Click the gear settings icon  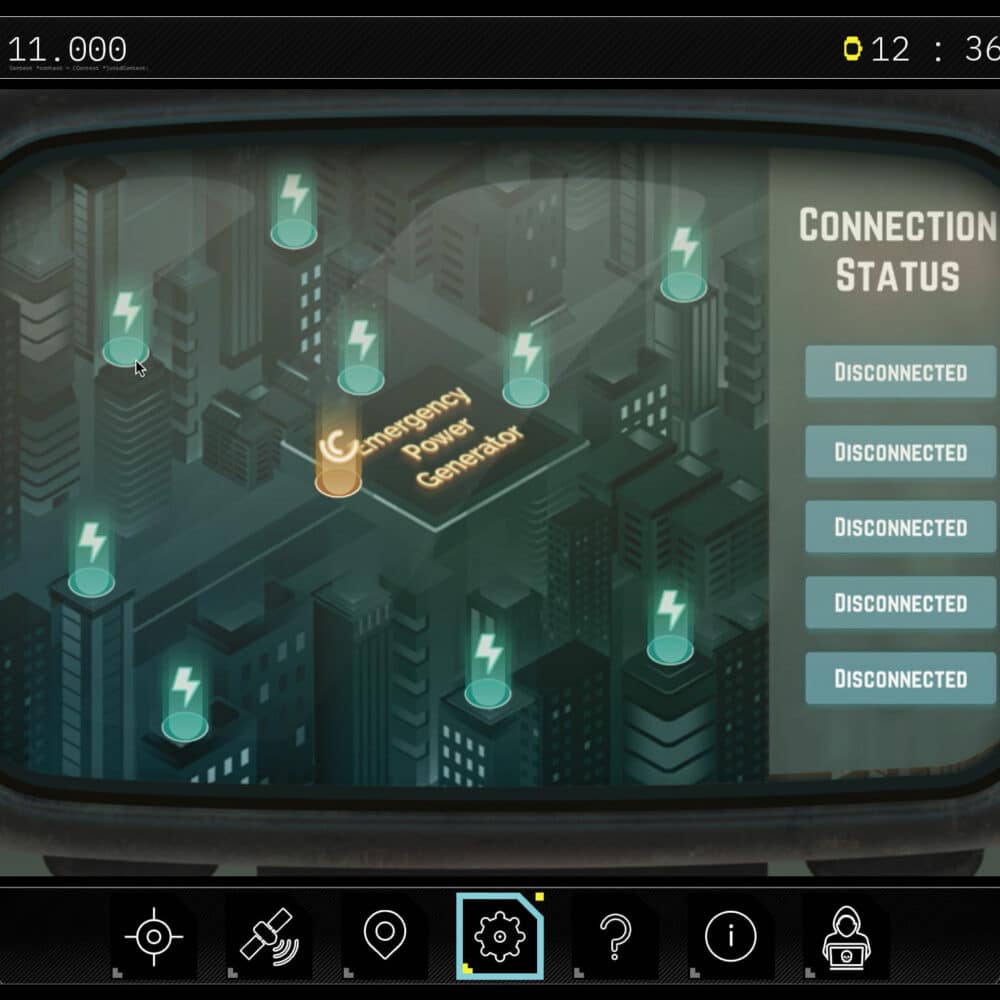point(498,937)
